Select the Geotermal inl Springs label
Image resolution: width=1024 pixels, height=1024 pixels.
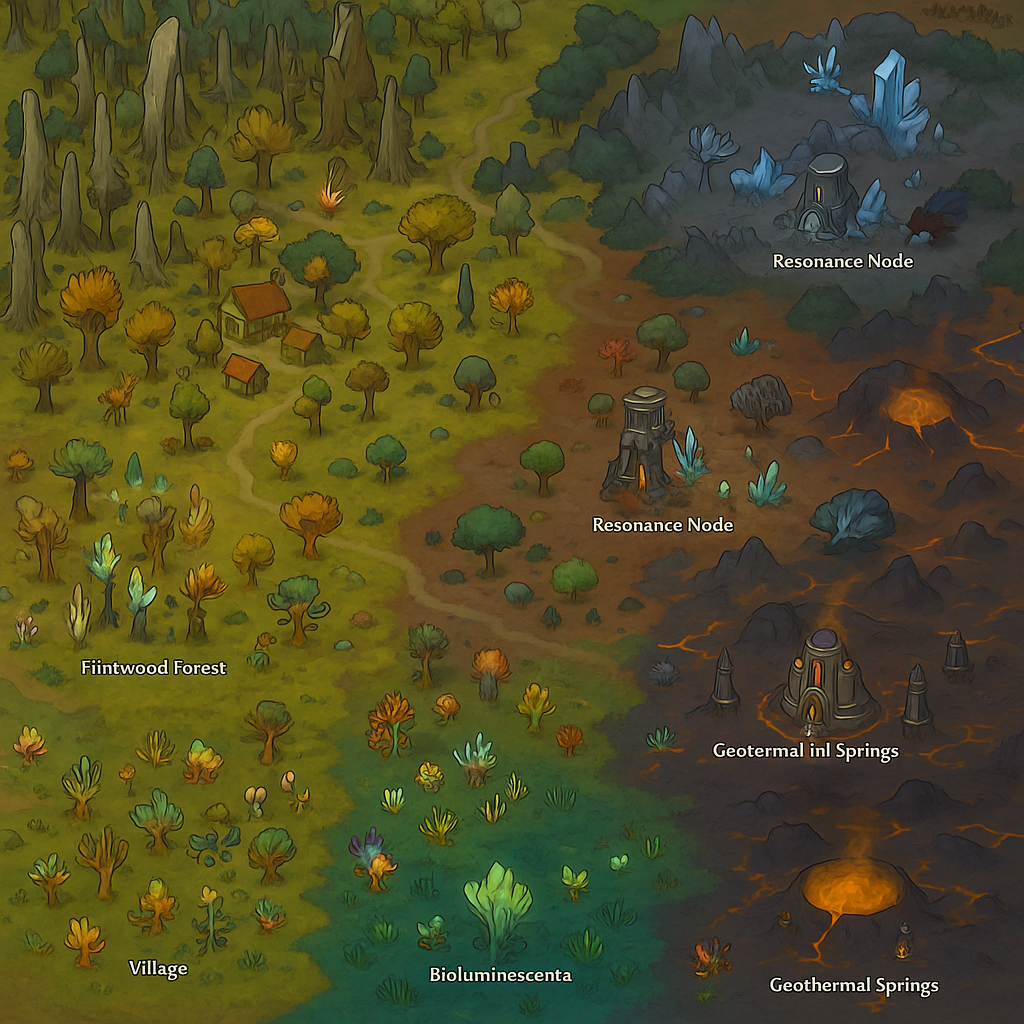pos(805,750)
